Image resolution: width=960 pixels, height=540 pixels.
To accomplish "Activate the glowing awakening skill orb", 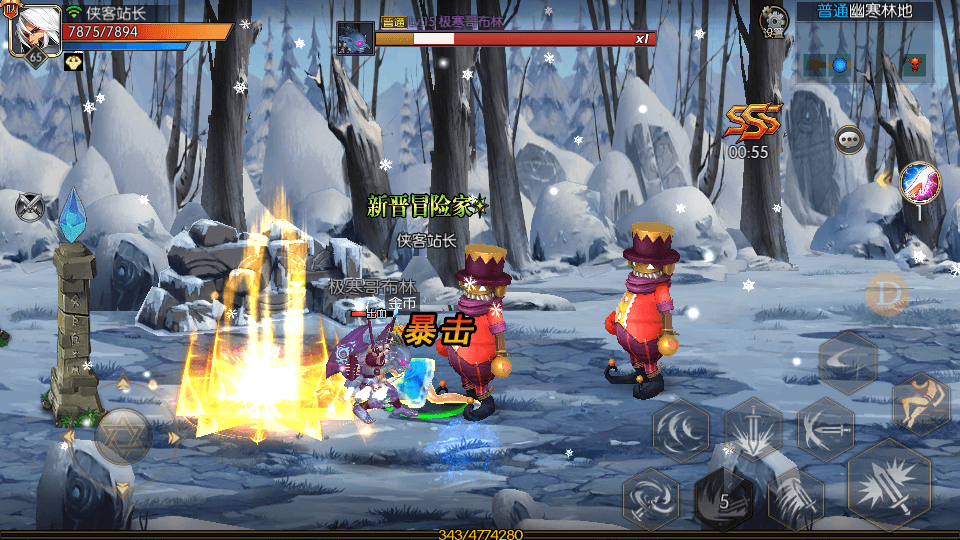I will (x=918, y=183).
